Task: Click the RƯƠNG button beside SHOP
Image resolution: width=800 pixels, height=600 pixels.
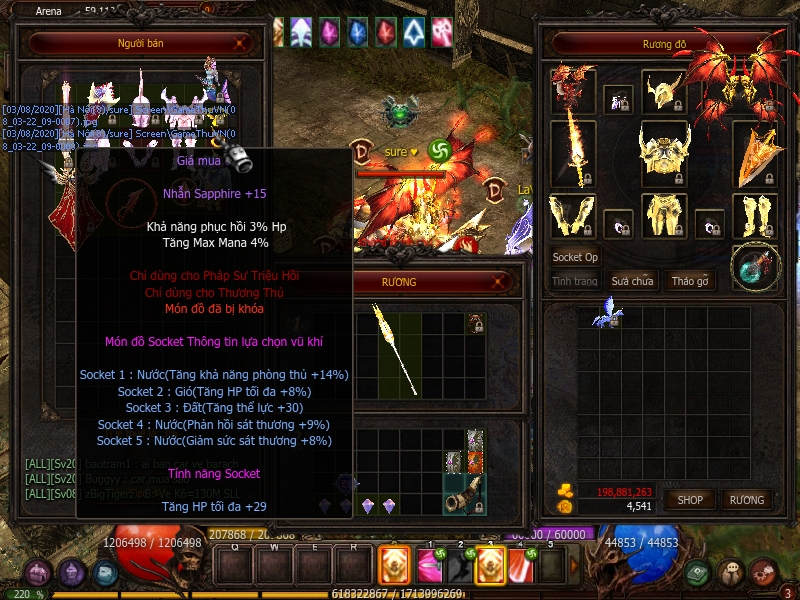Action: click(x=746, y=499)
